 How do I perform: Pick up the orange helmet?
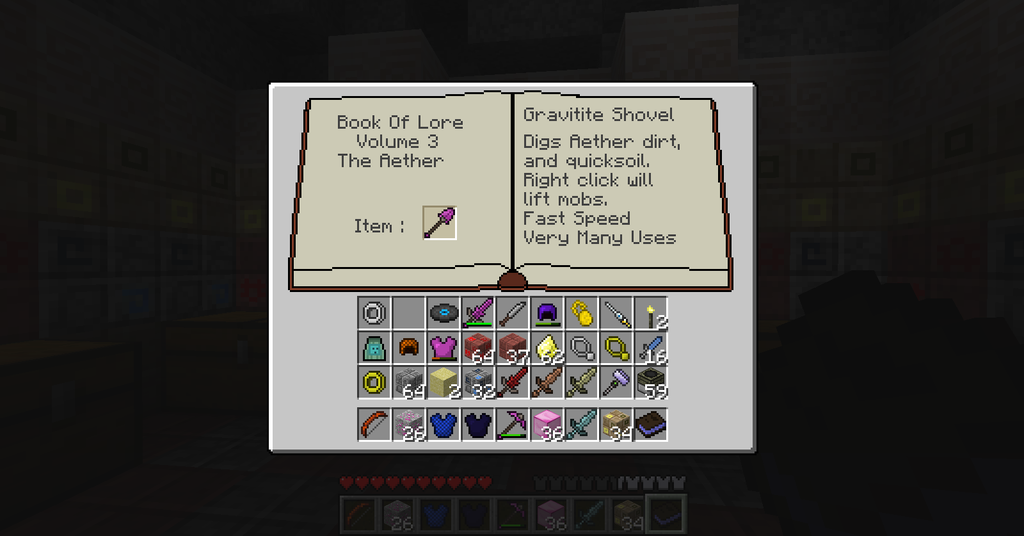click(409, 348)
